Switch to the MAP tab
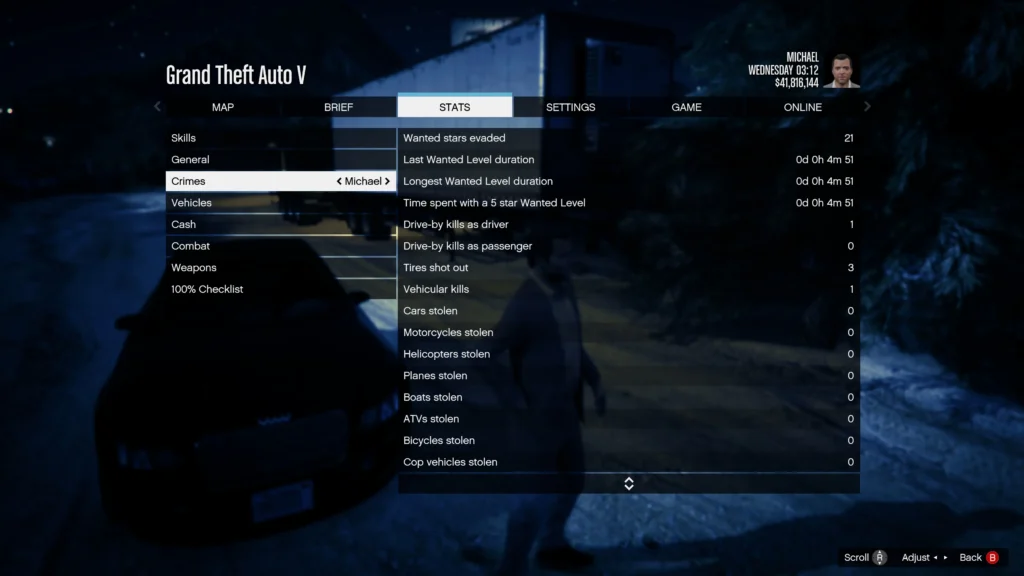The image size is (1024, 576). (x=223, y=107)
